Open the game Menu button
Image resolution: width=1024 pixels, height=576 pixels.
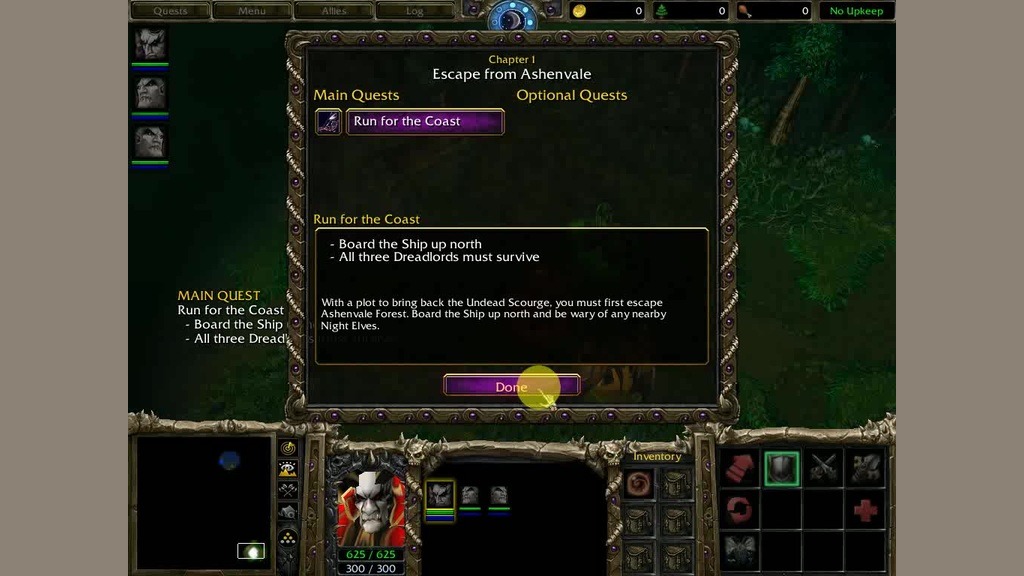click(x=252, y=11)
